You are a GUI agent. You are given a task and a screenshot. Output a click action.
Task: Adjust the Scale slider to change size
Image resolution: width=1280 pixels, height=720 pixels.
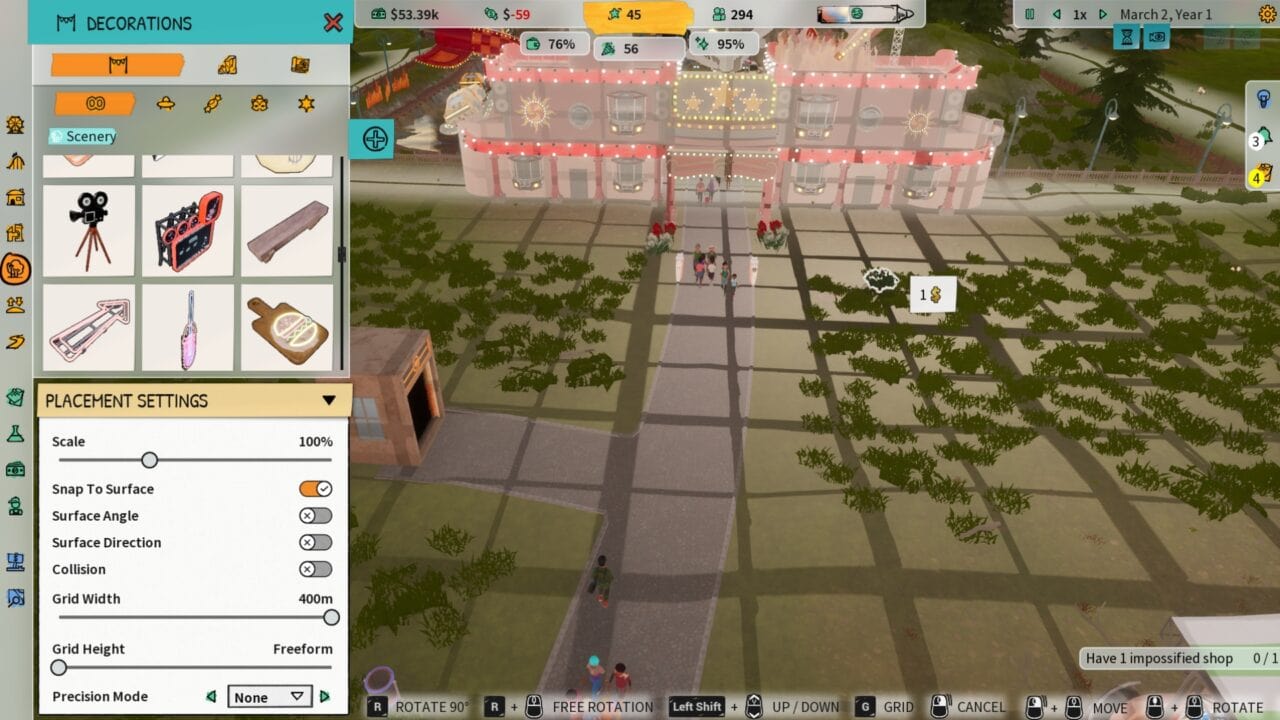click(x=149, y=460)
